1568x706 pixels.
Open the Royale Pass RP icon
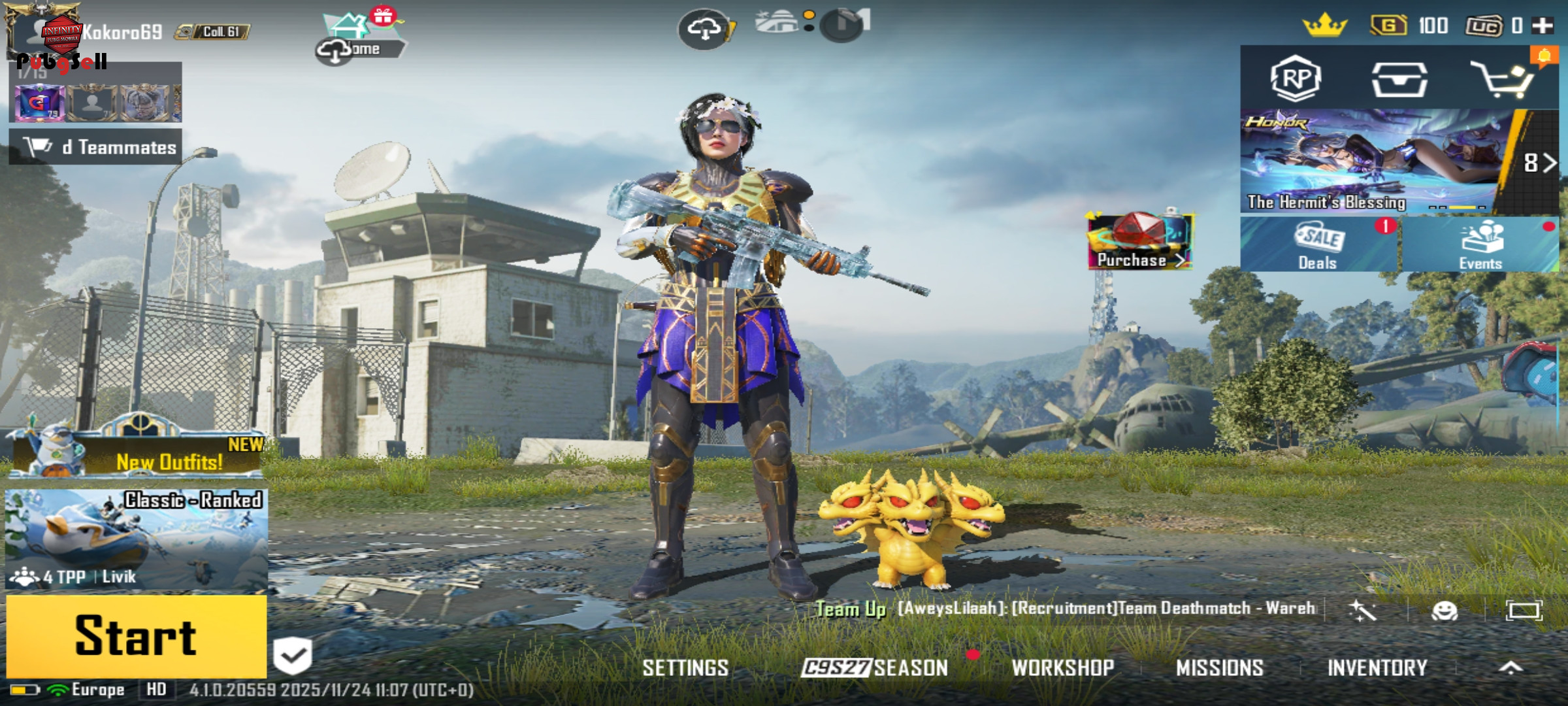point(1296,79)
